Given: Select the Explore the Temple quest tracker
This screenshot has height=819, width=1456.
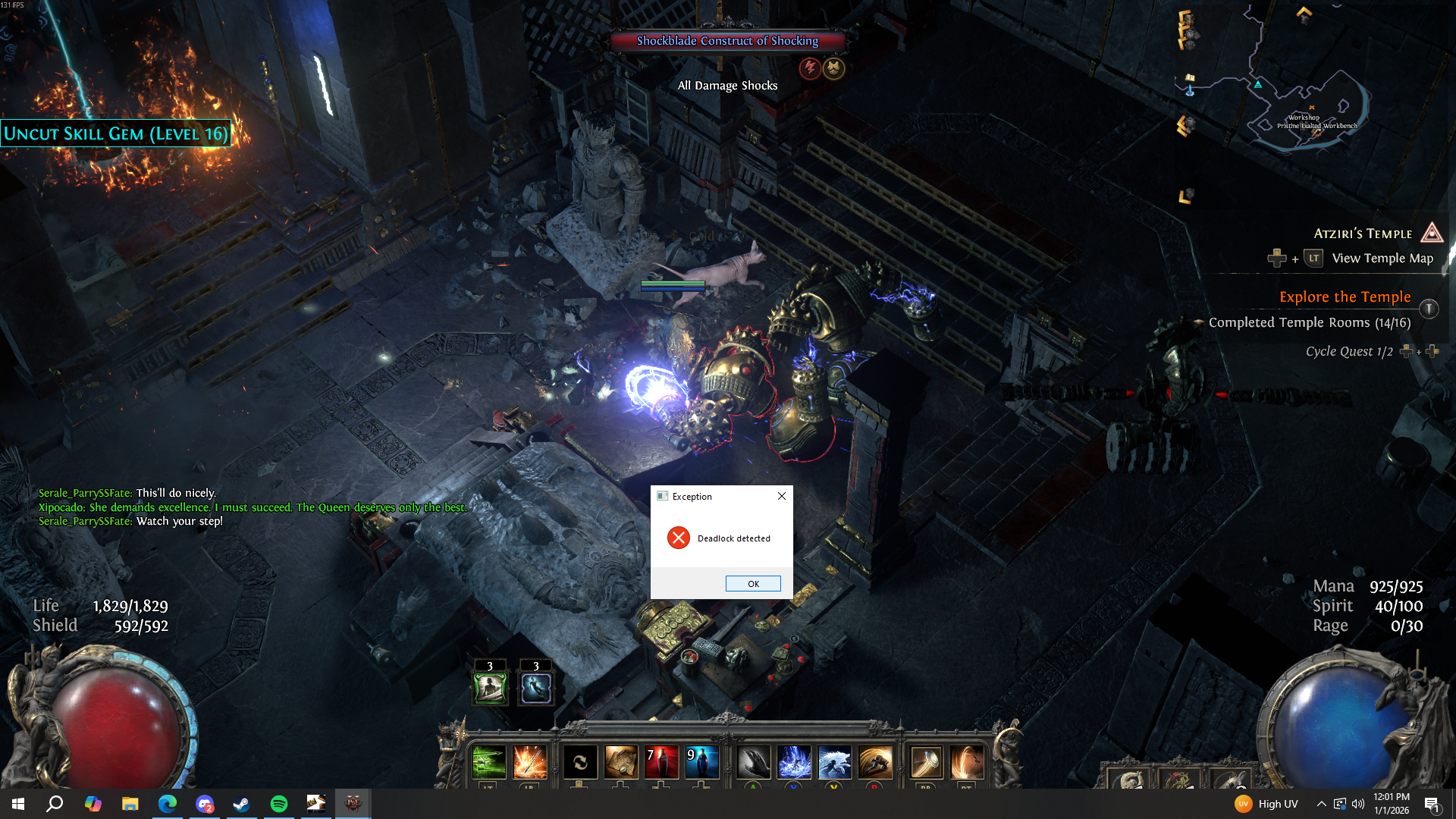Looking at the screenshot, I should (x=1345, y=297).
